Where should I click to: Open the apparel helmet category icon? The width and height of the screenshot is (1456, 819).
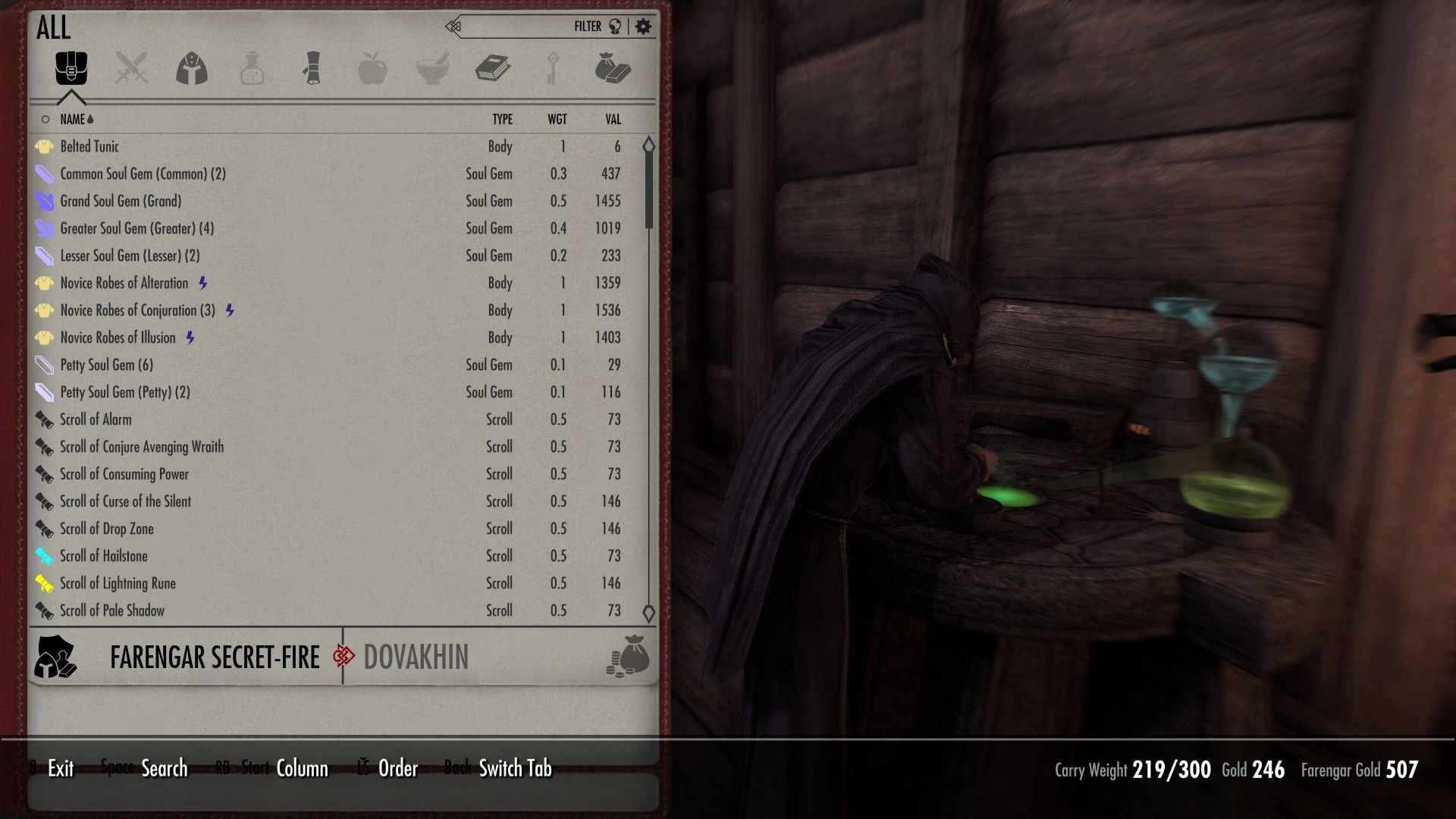[x=191, y=68]
